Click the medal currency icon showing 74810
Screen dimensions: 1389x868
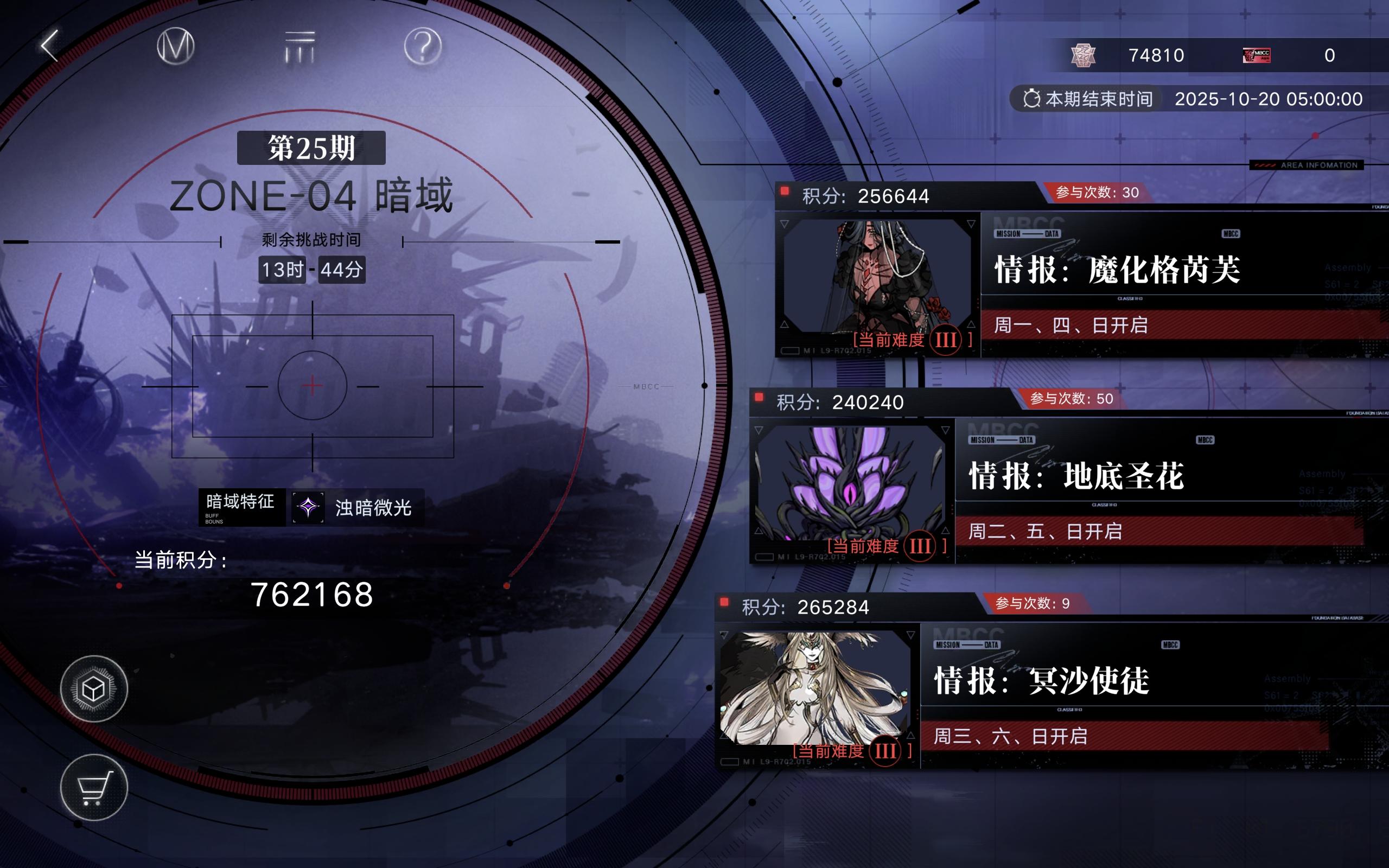(x=1085, y=55)
